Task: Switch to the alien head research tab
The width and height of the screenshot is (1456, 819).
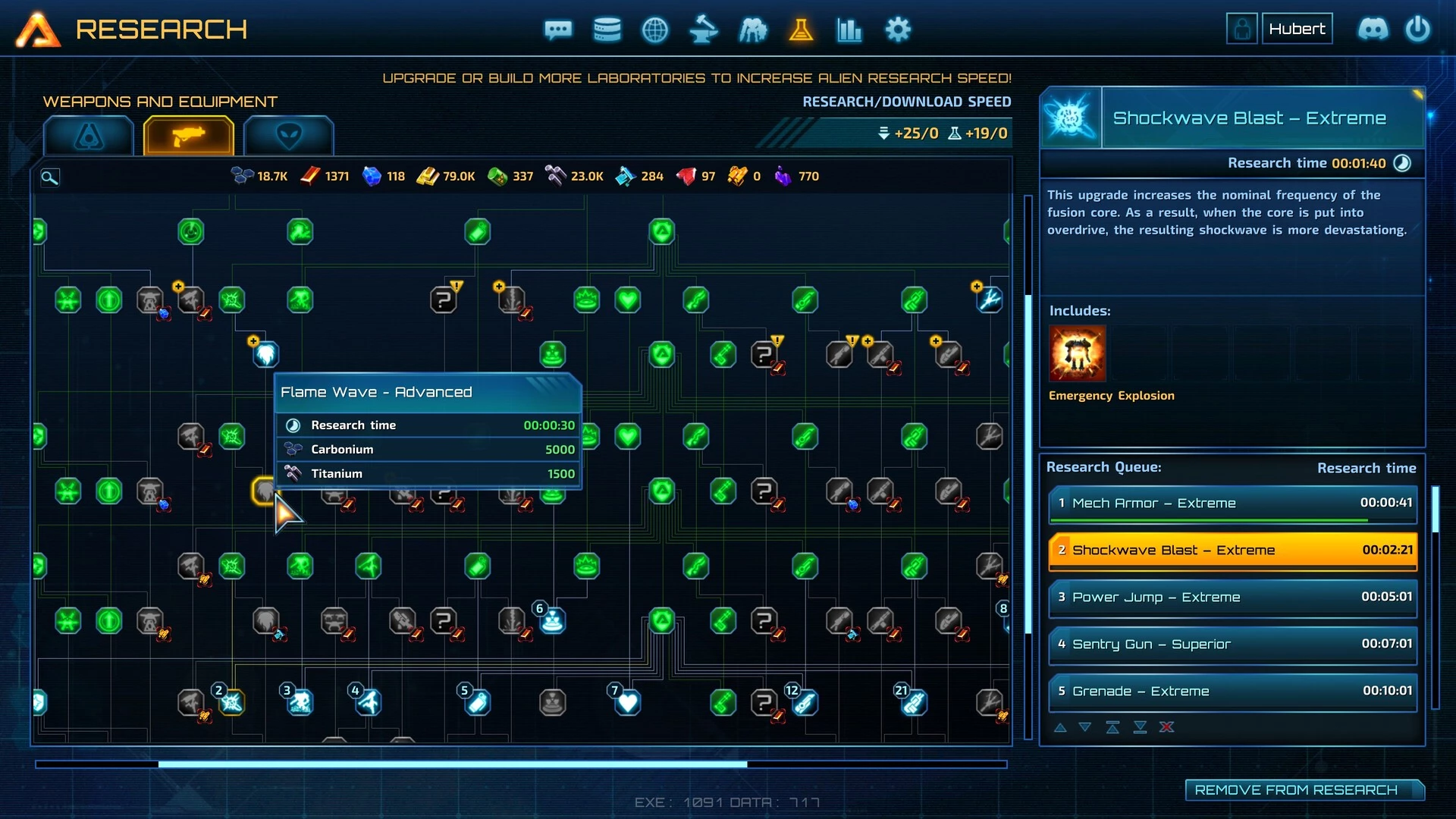Action: tap(289, 136)
